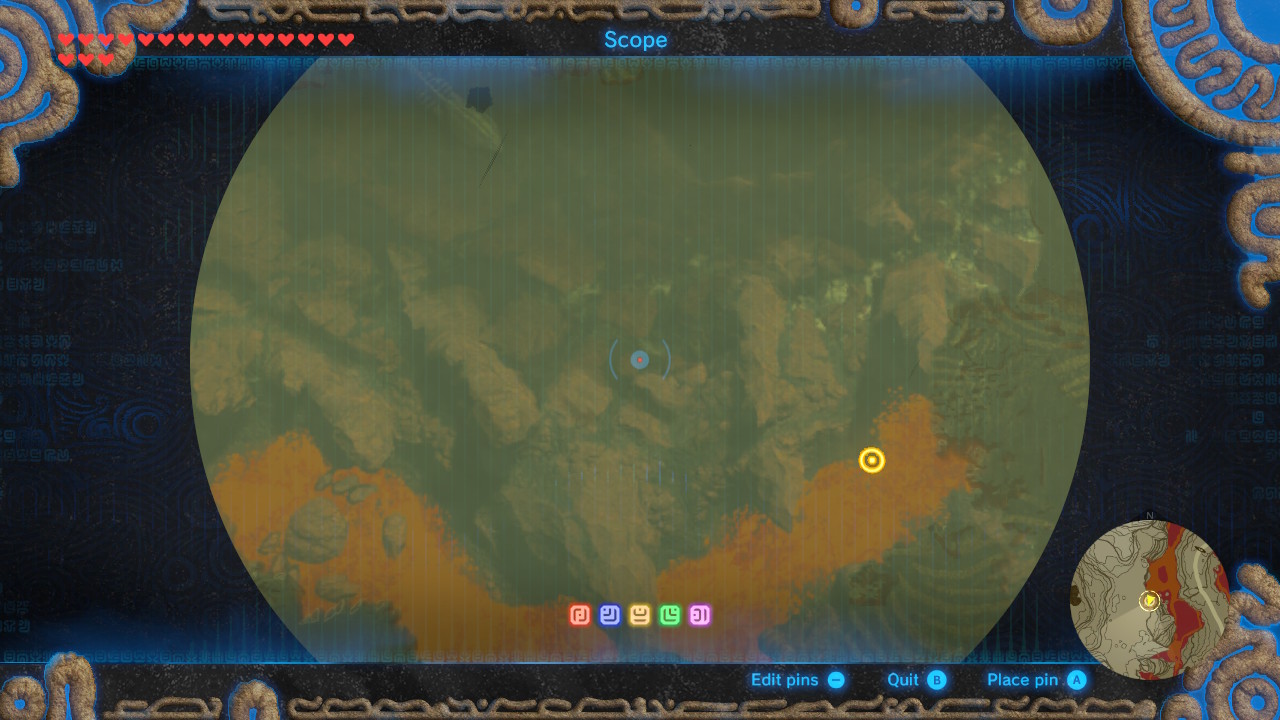Click the first heart in the health meter
Screen dimensions: 1280x720
tap(66, 39)
